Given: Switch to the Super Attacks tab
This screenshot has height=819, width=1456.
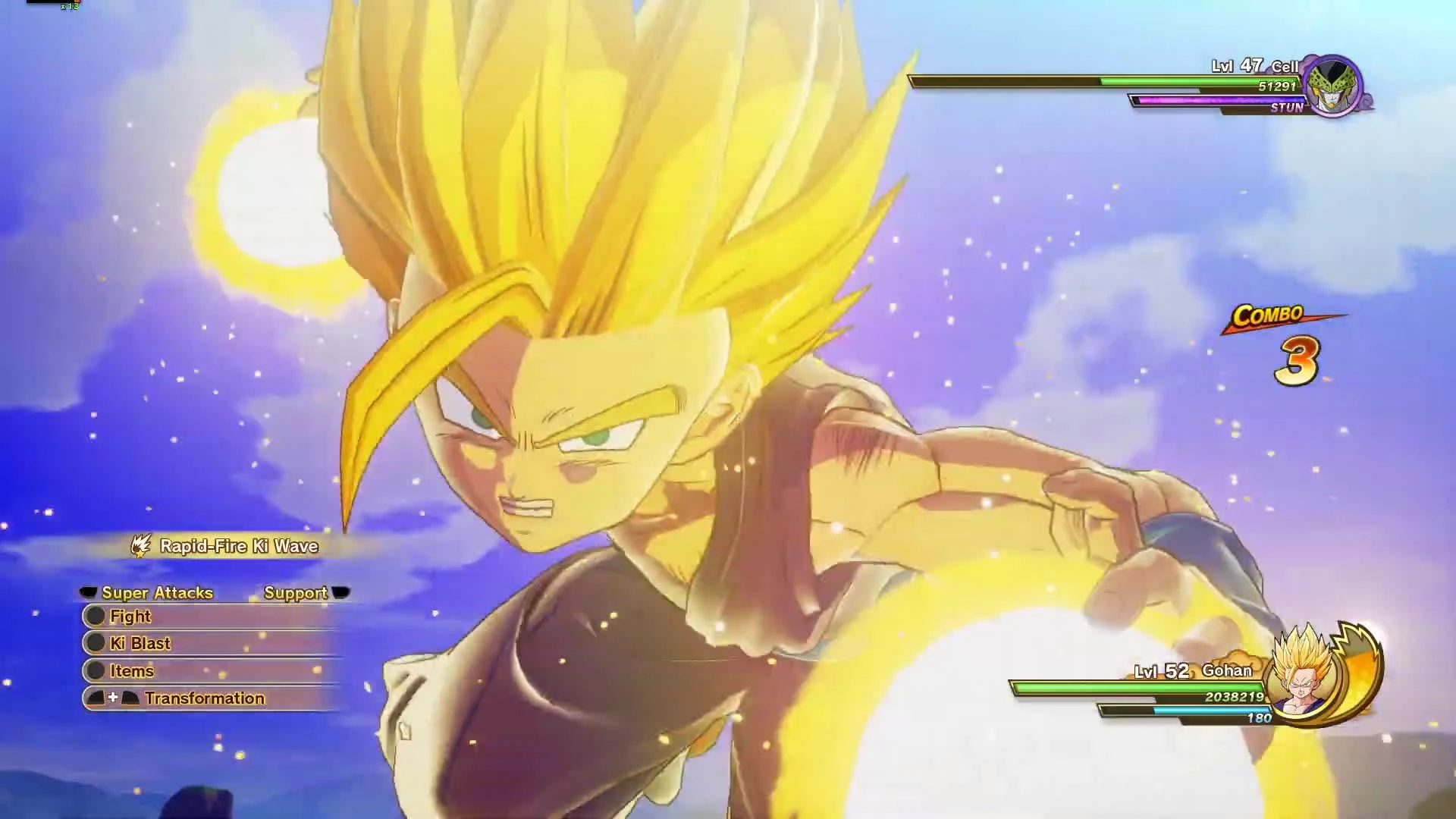Looking at the screenshot, I should 158,593.
